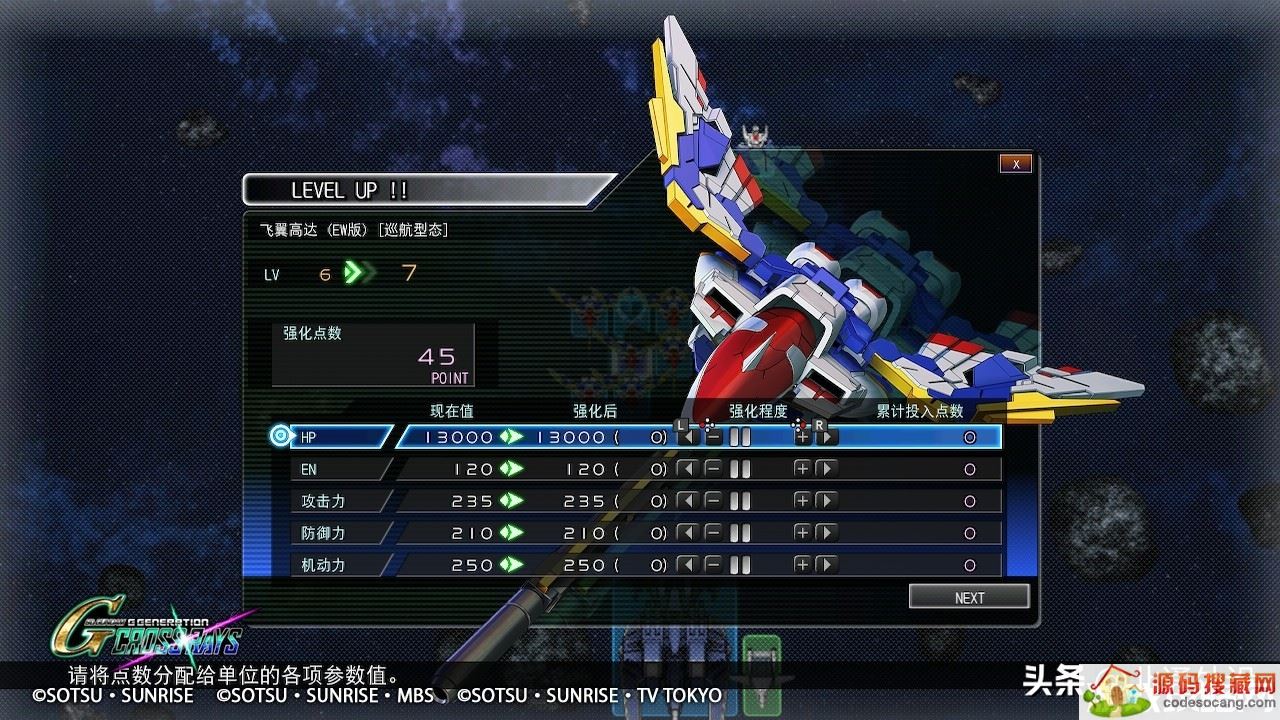The width and height of the screenshot is (1280, 720).
Task: Decrease 机动力 using its minus button
Action: pyautogui.click(x=713, y=565)
